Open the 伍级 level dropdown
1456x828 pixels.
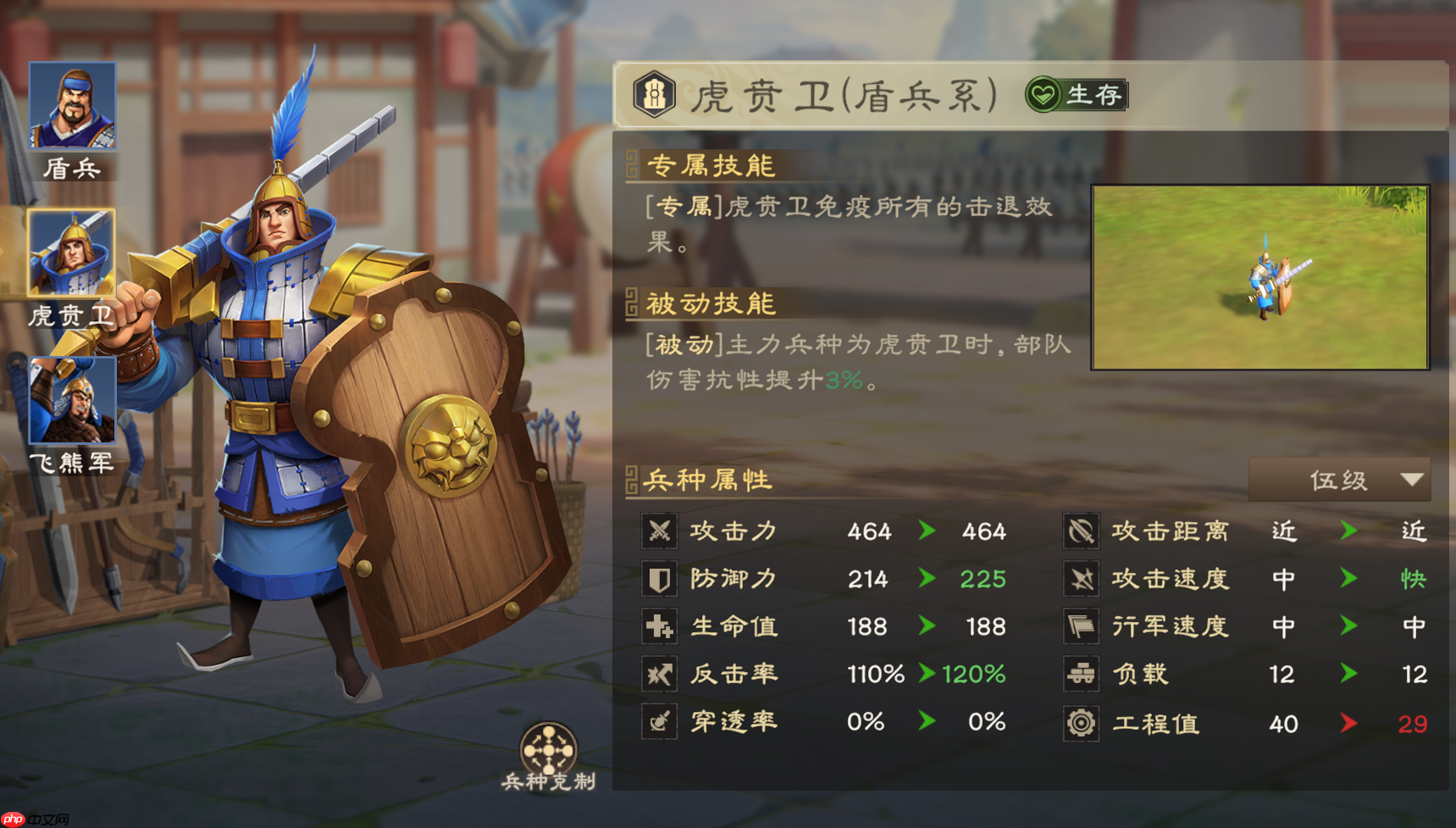point(1339,480)
